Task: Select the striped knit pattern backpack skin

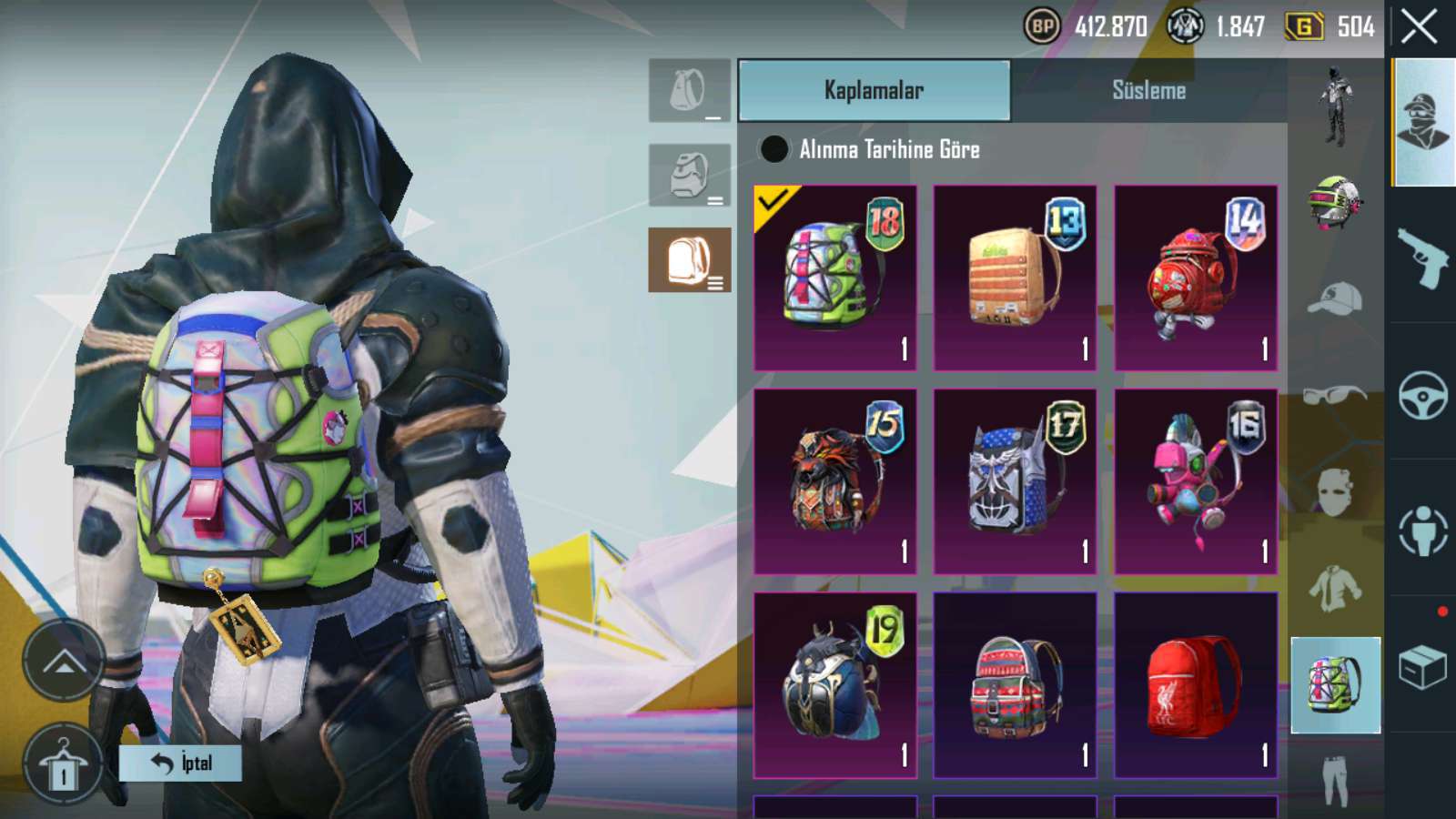Action: coord(1015,685)
